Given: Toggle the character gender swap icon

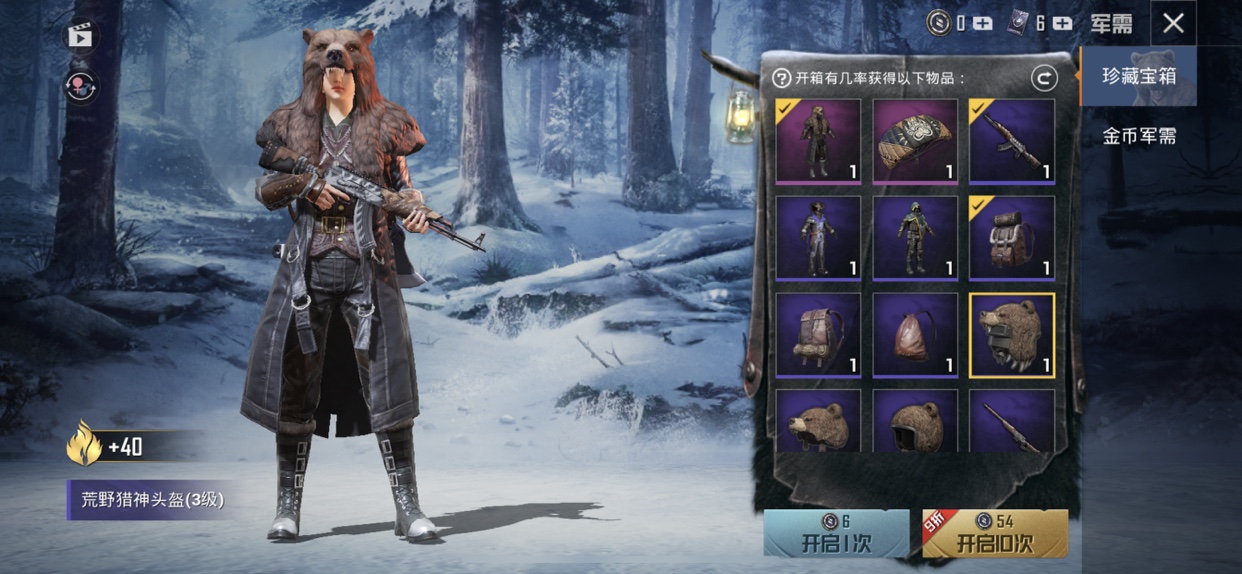Looking at the screenshot, I should tap(81, 86).
